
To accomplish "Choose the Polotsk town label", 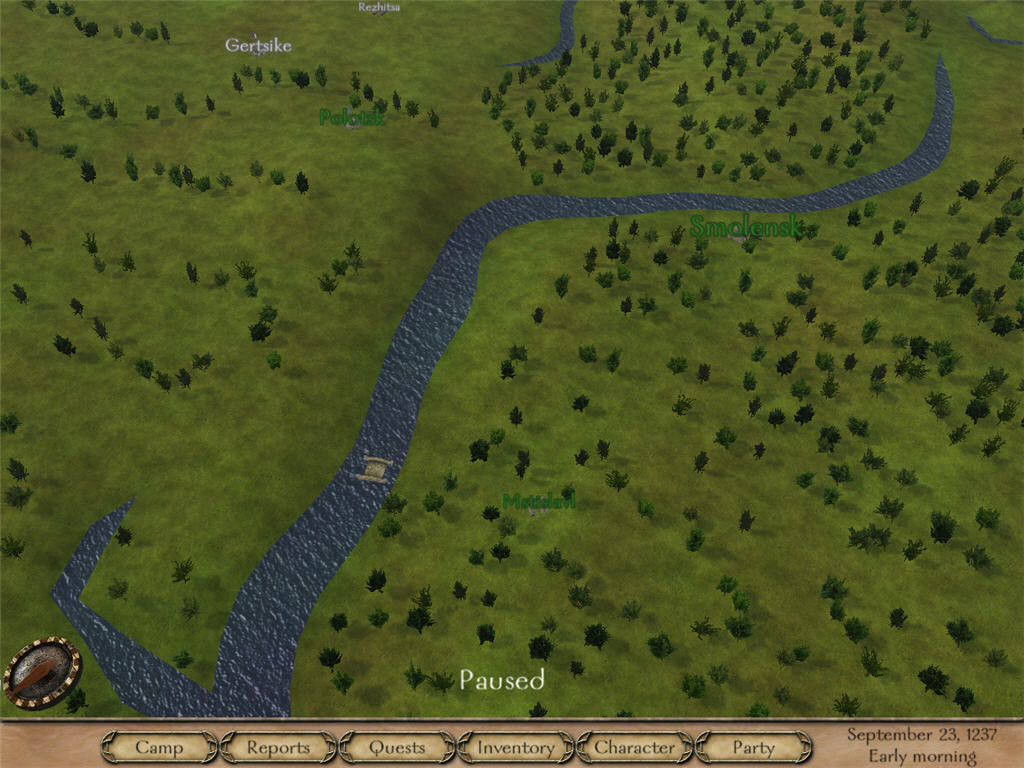I will (351, 118).
